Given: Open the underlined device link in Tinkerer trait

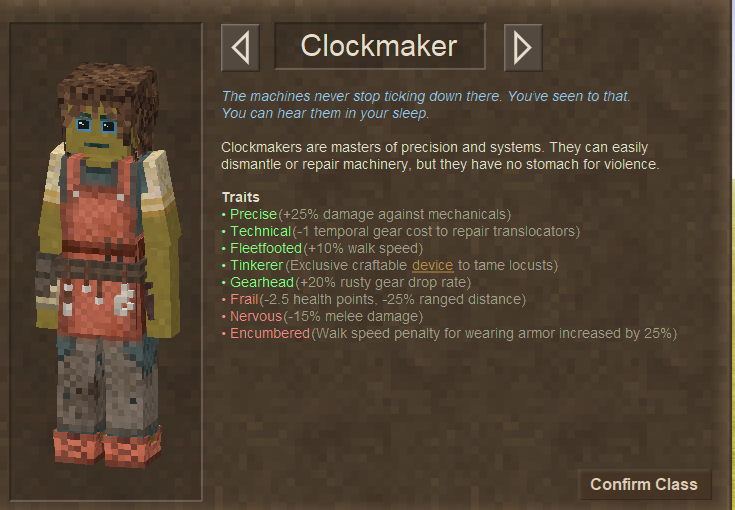Looking at the screenshot, I should tap(432, 265).
